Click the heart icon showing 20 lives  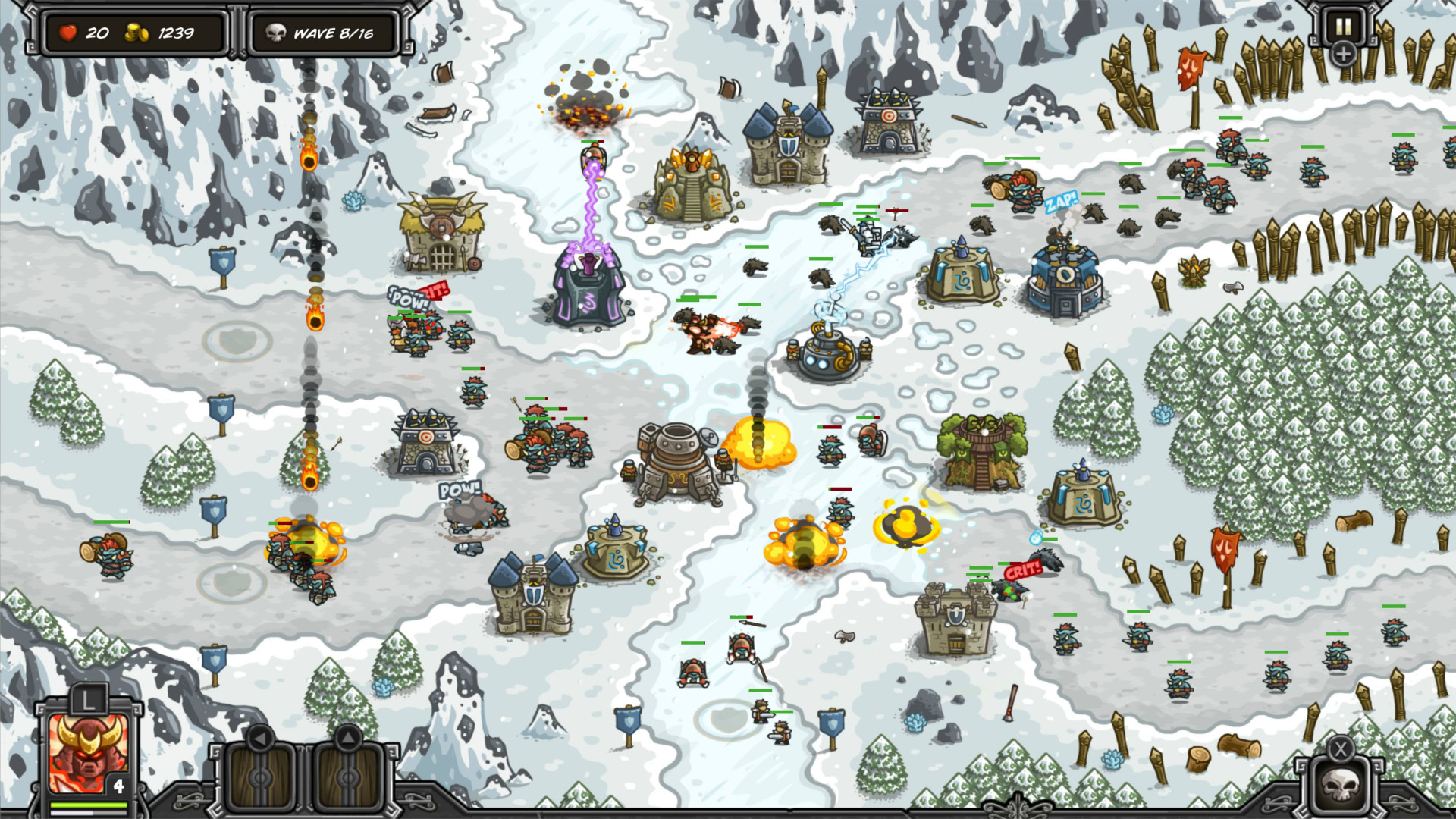[67, 33]
